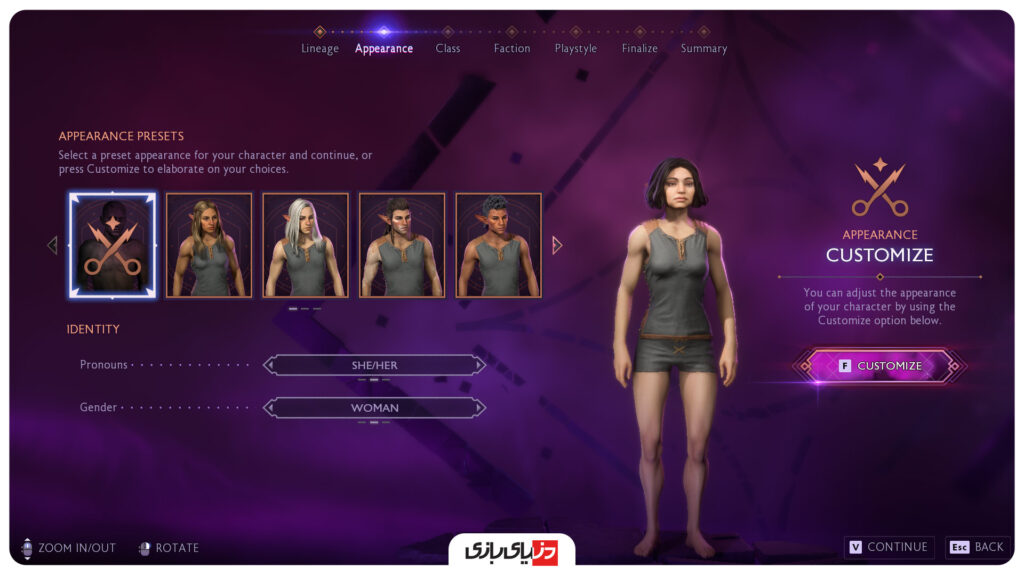Image resolution: width=1024 pixels, height=576 pixels.
Task: Open the Summary step
Action: (x=704, y=48)
